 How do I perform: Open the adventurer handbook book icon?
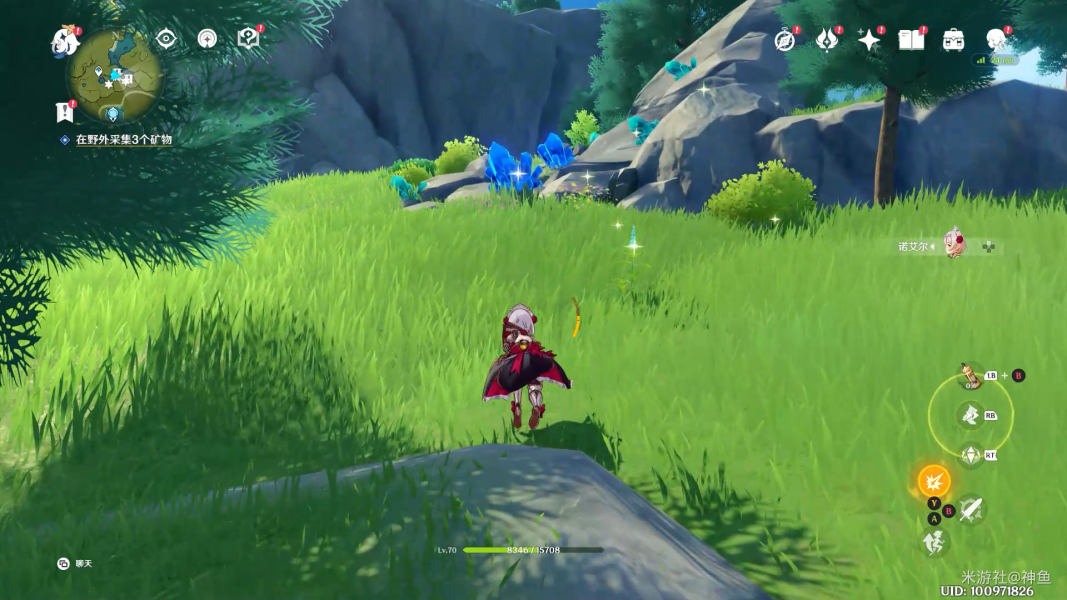point(911,40)
